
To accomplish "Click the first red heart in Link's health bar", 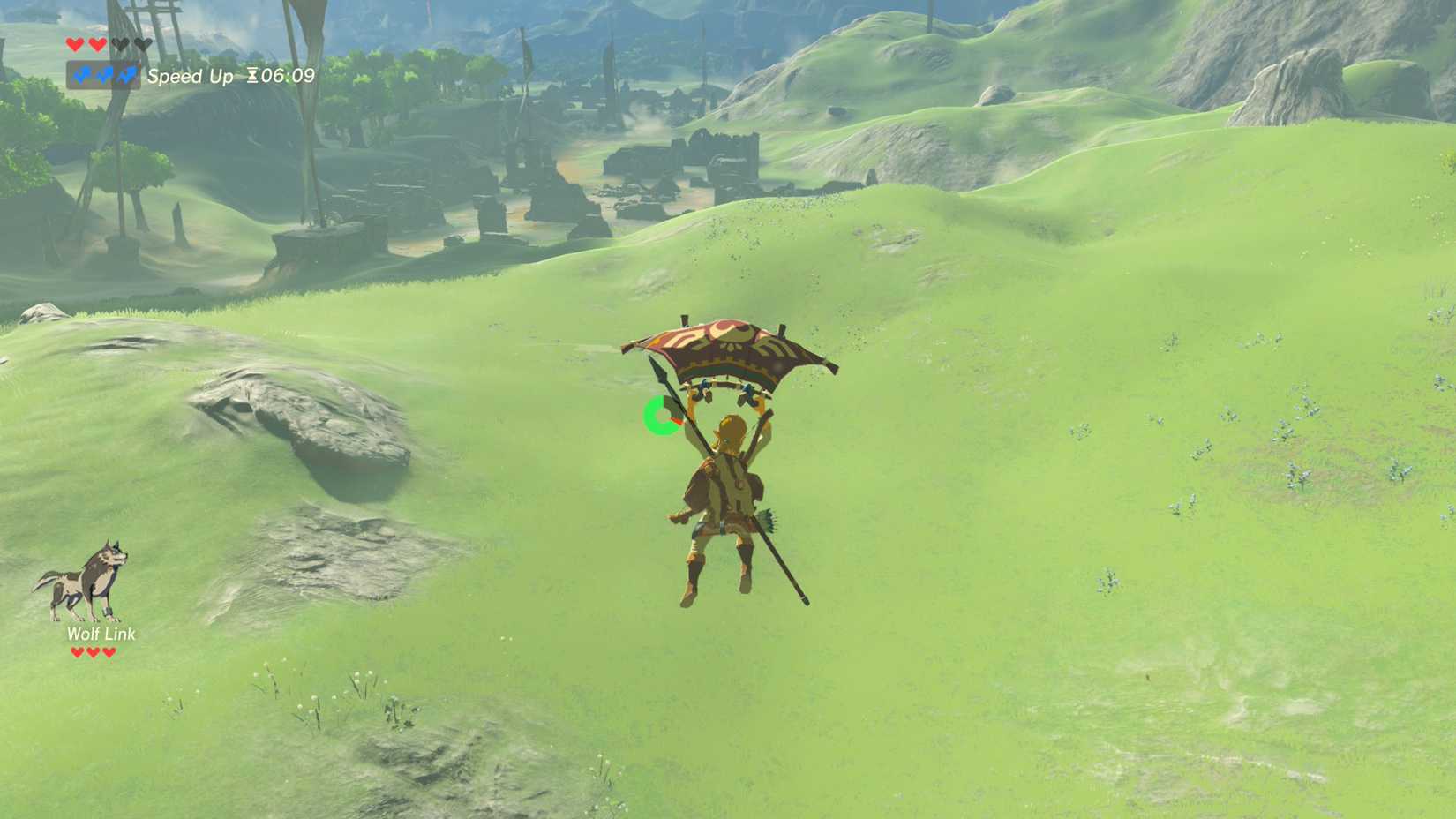I will tap(75, 45).
